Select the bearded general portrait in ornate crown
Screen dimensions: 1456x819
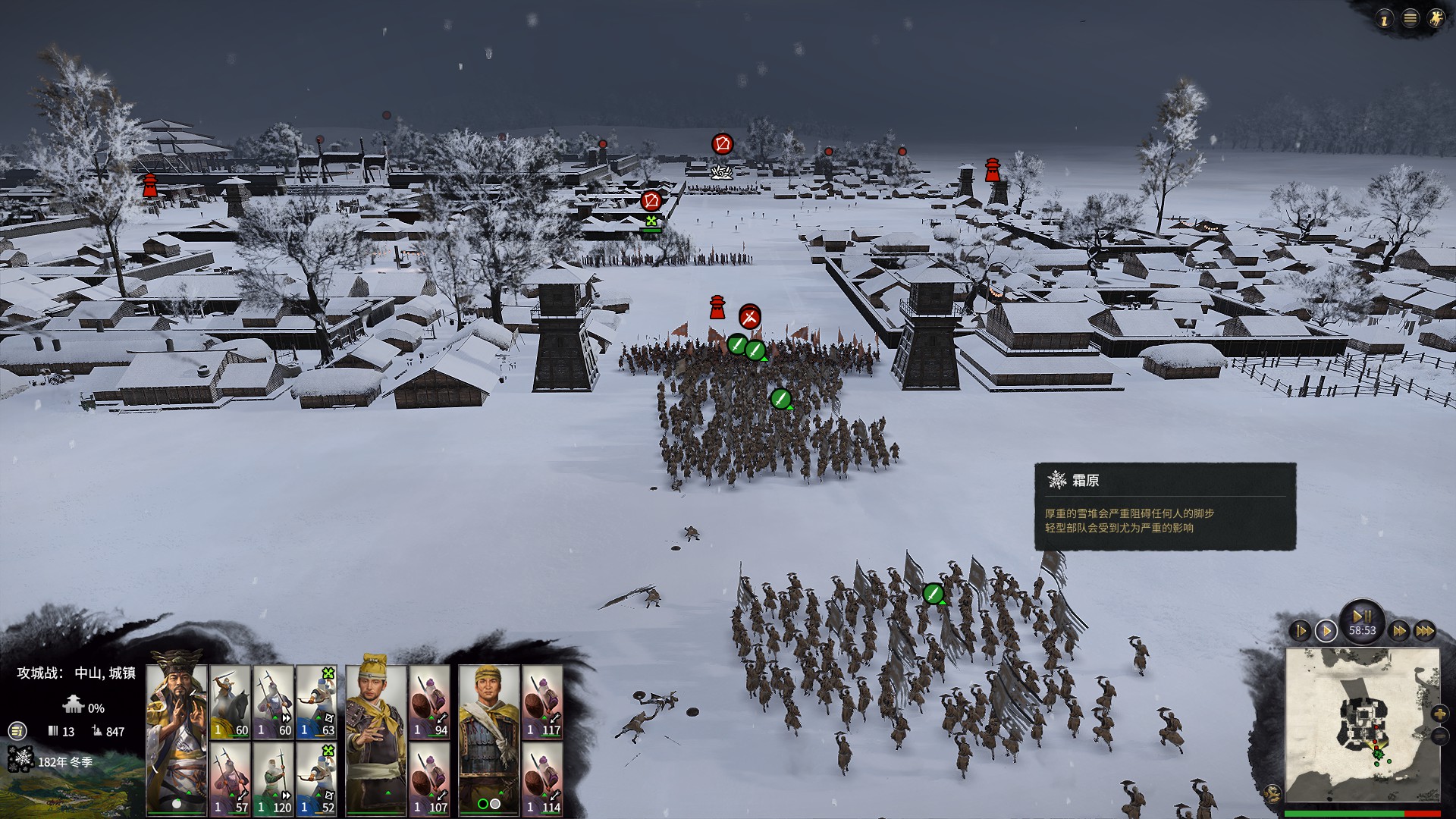click(x=176, y=739)
